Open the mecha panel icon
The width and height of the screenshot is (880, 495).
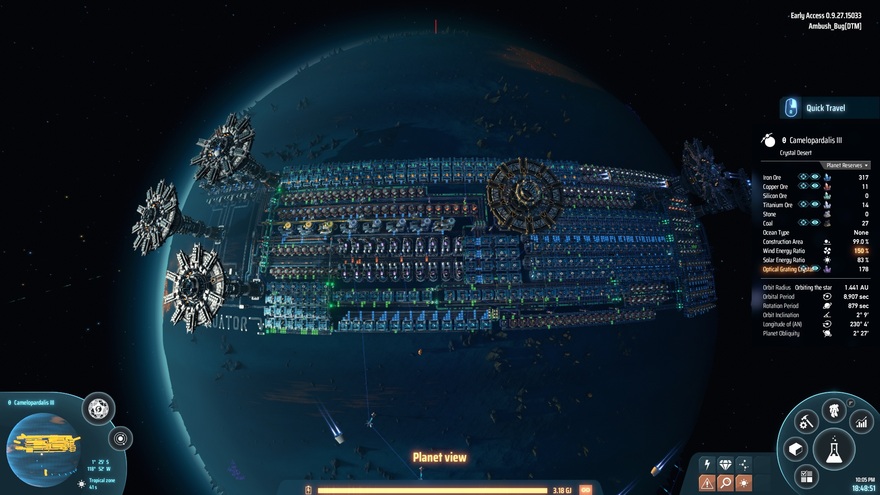[833, 410]
